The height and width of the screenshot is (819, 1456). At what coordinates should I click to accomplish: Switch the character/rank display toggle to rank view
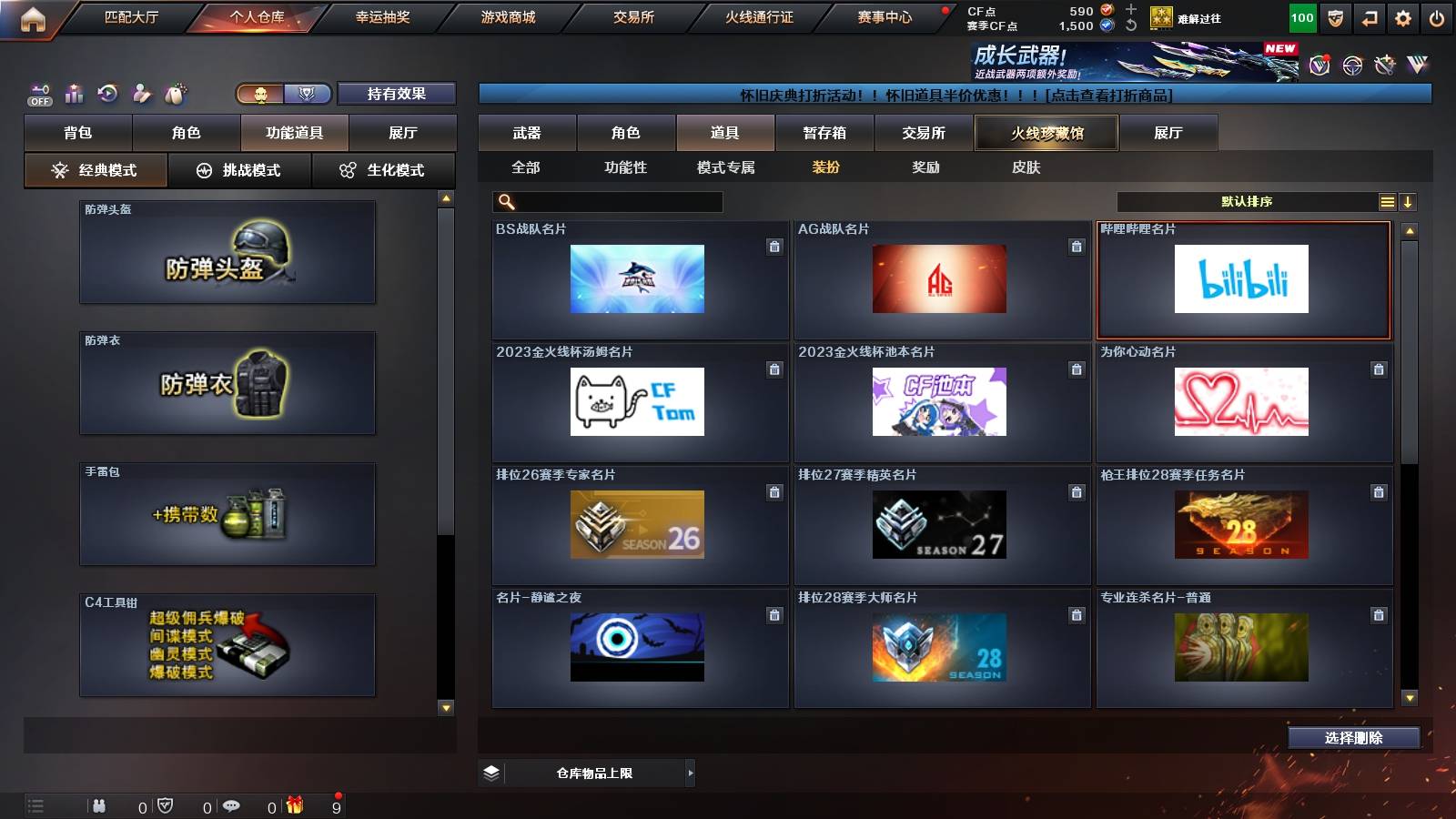point(308,93)
